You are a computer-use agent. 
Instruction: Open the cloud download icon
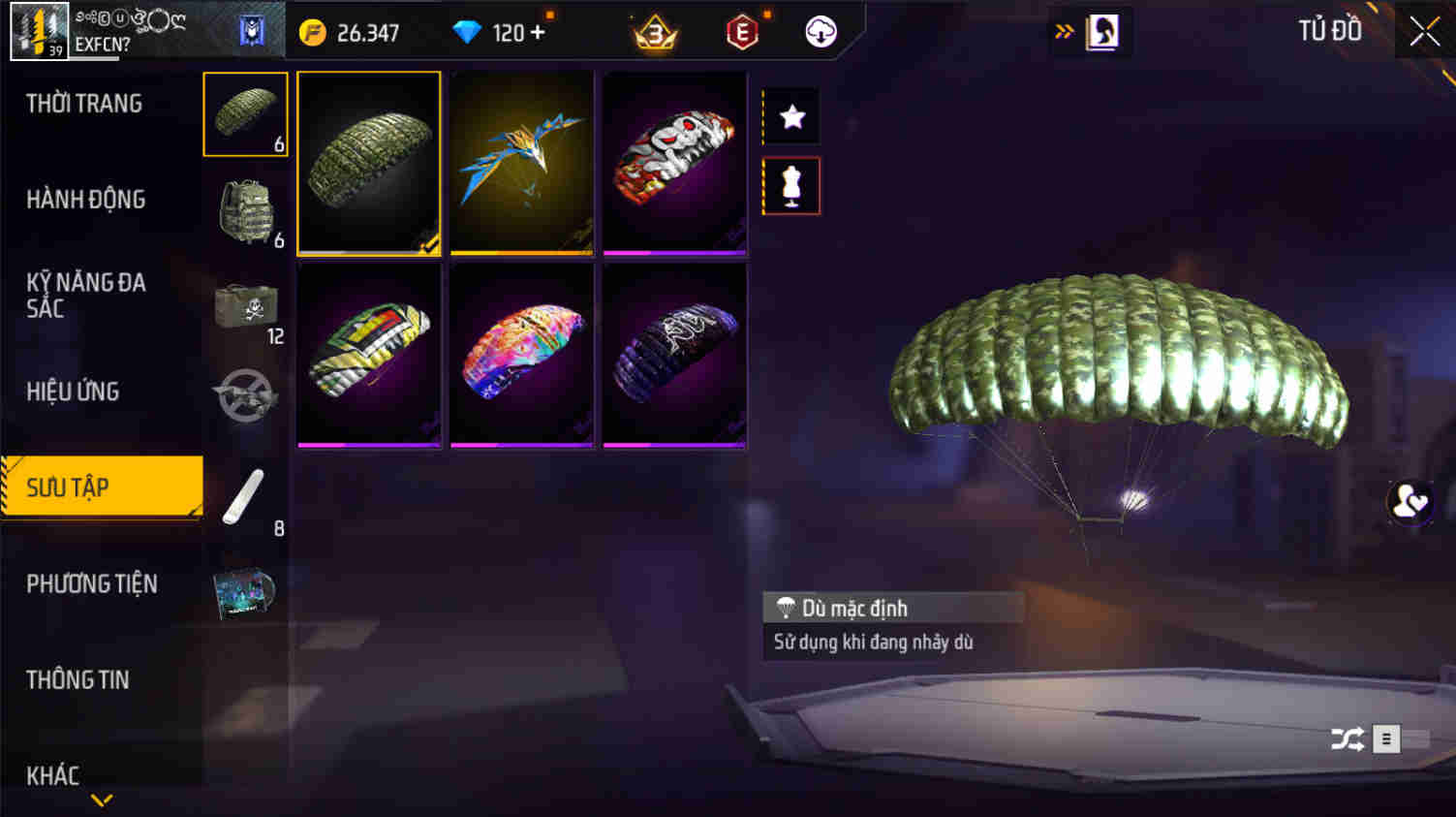pos(822,30)
